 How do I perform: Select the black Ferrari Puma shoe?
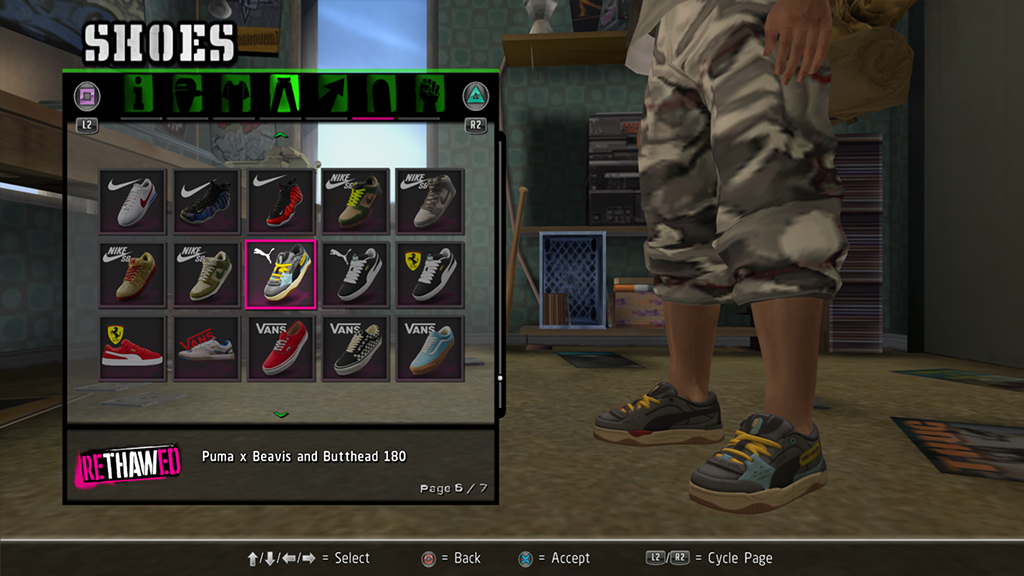click(x=429, y=274)
